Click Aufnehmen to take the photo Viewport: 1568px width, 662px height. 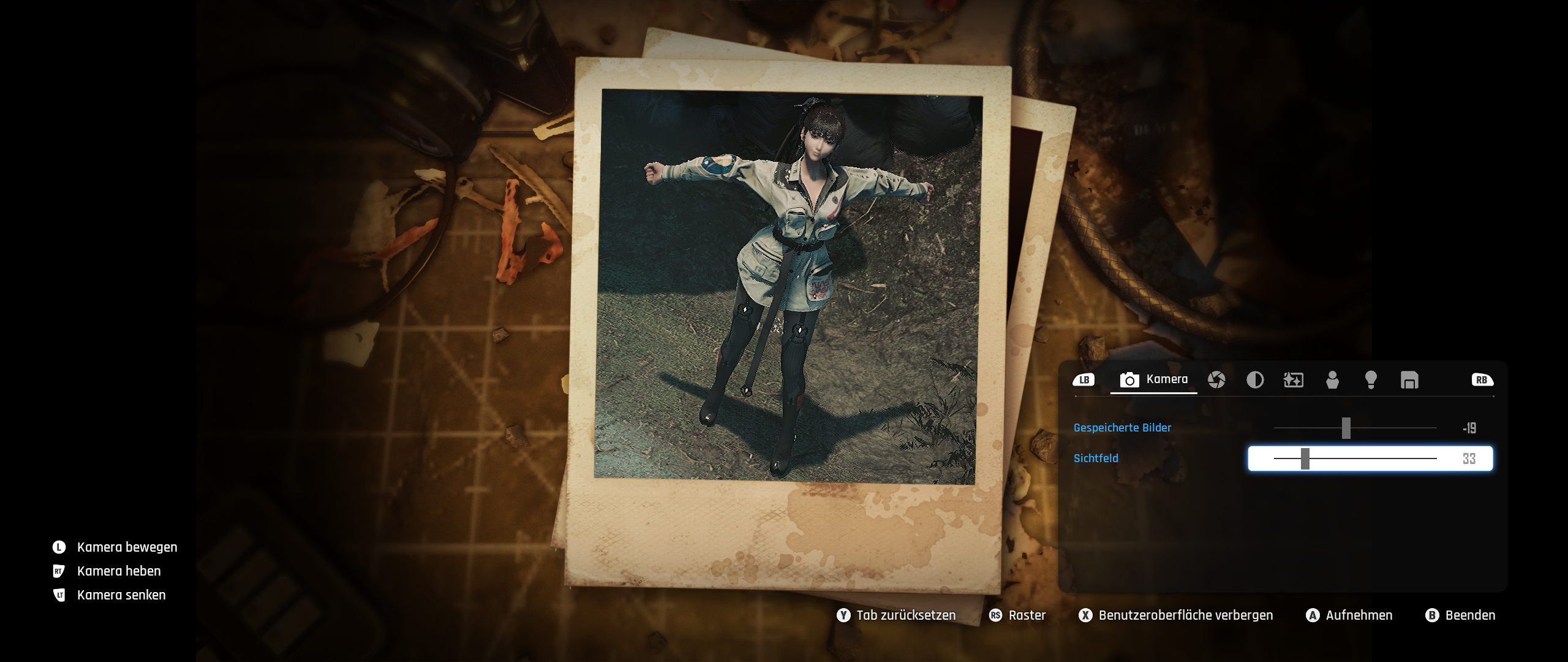(1349, 615)
